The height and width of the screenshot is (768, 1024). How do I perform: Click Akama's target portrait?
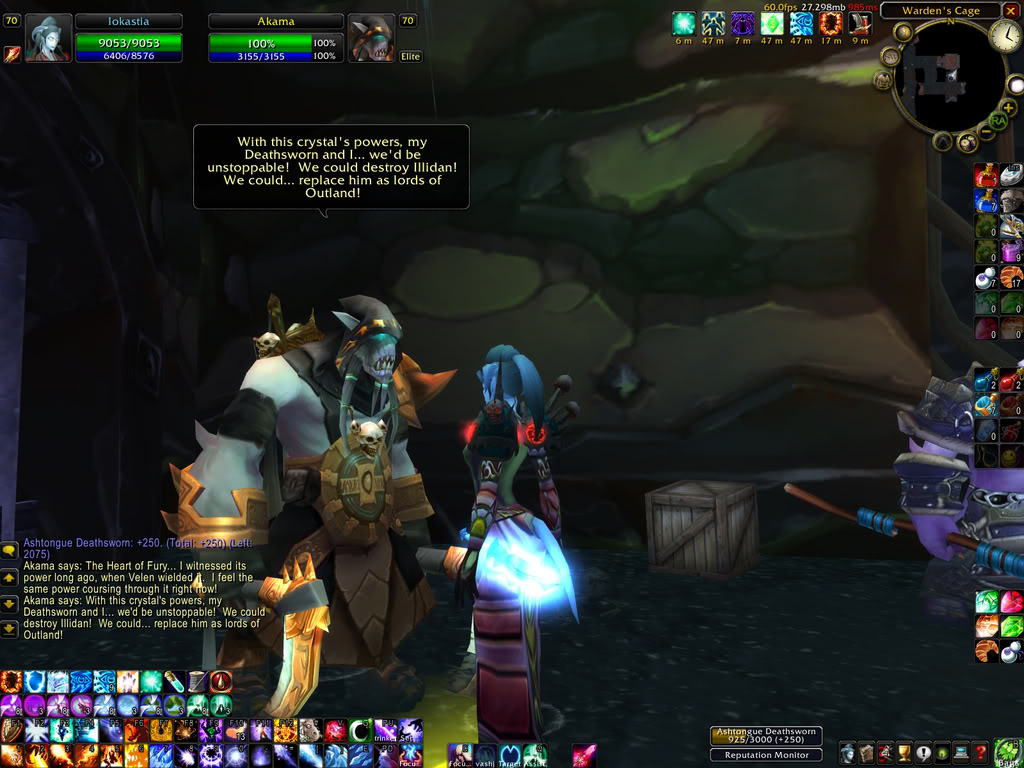point(373,38)
